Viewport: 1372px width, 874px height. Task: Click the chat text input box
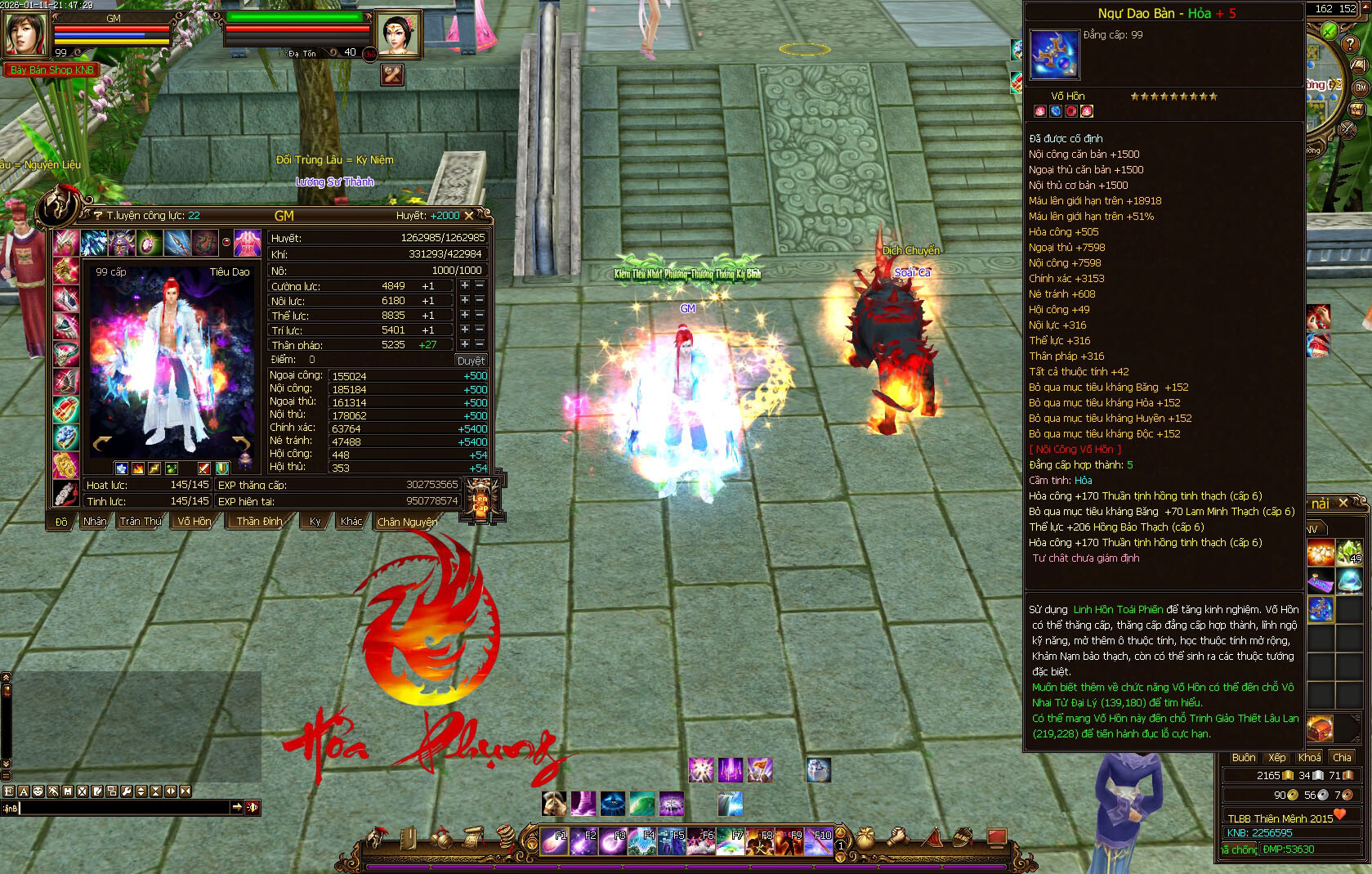click(123, 808)
